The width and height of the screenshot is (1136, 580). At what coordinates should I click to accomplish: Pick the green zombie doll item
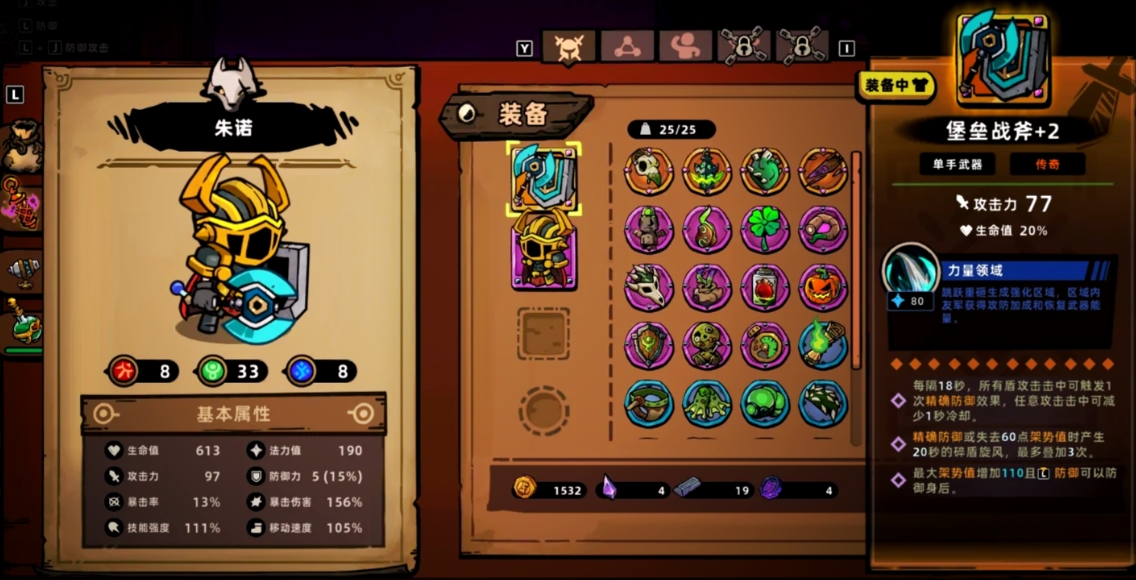(x=707, y=345)
